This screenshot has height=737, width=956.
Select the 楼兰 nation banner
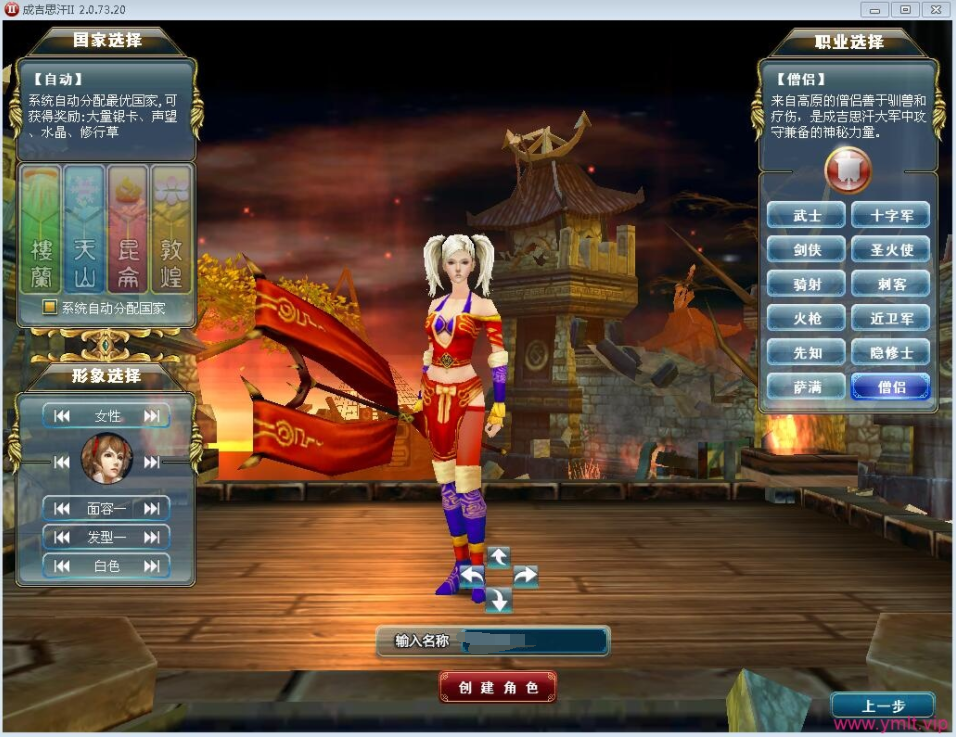tap(40, 229)
